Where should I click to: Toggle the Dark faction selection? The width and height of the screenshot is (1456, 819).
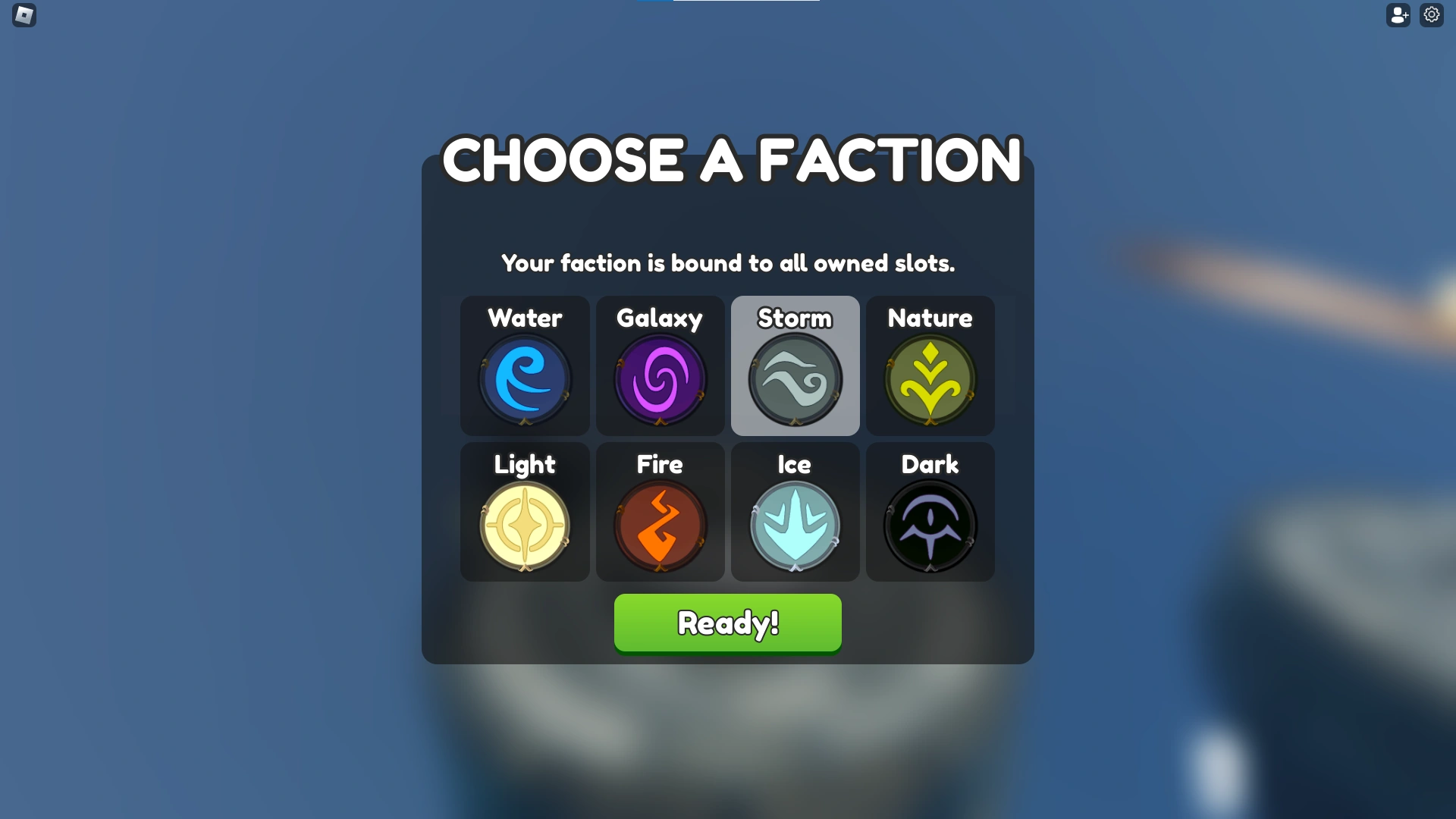[x=930, y=512]
